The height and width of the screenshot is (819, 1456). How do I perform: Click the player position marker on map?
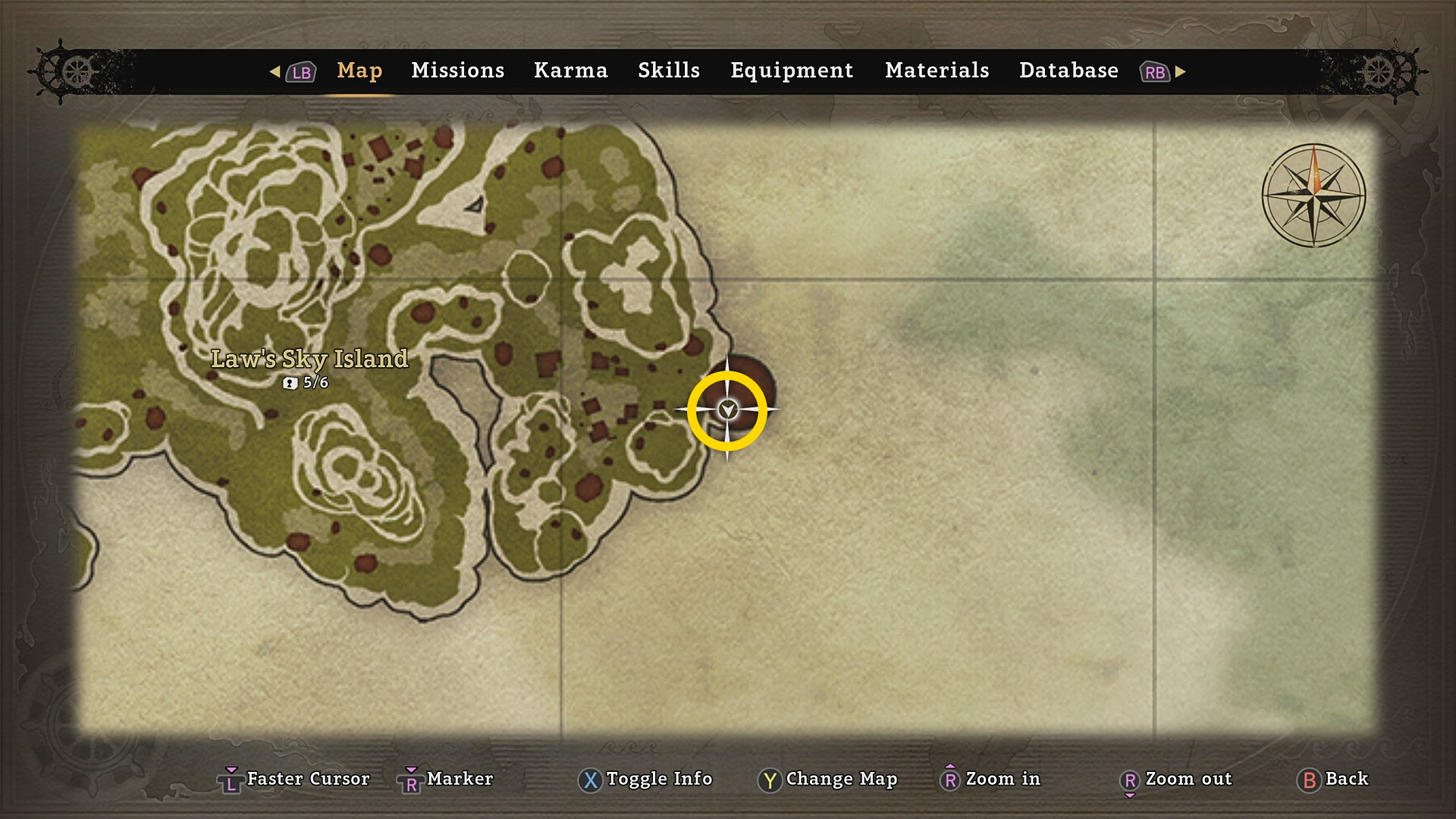(x=727, y=410)
